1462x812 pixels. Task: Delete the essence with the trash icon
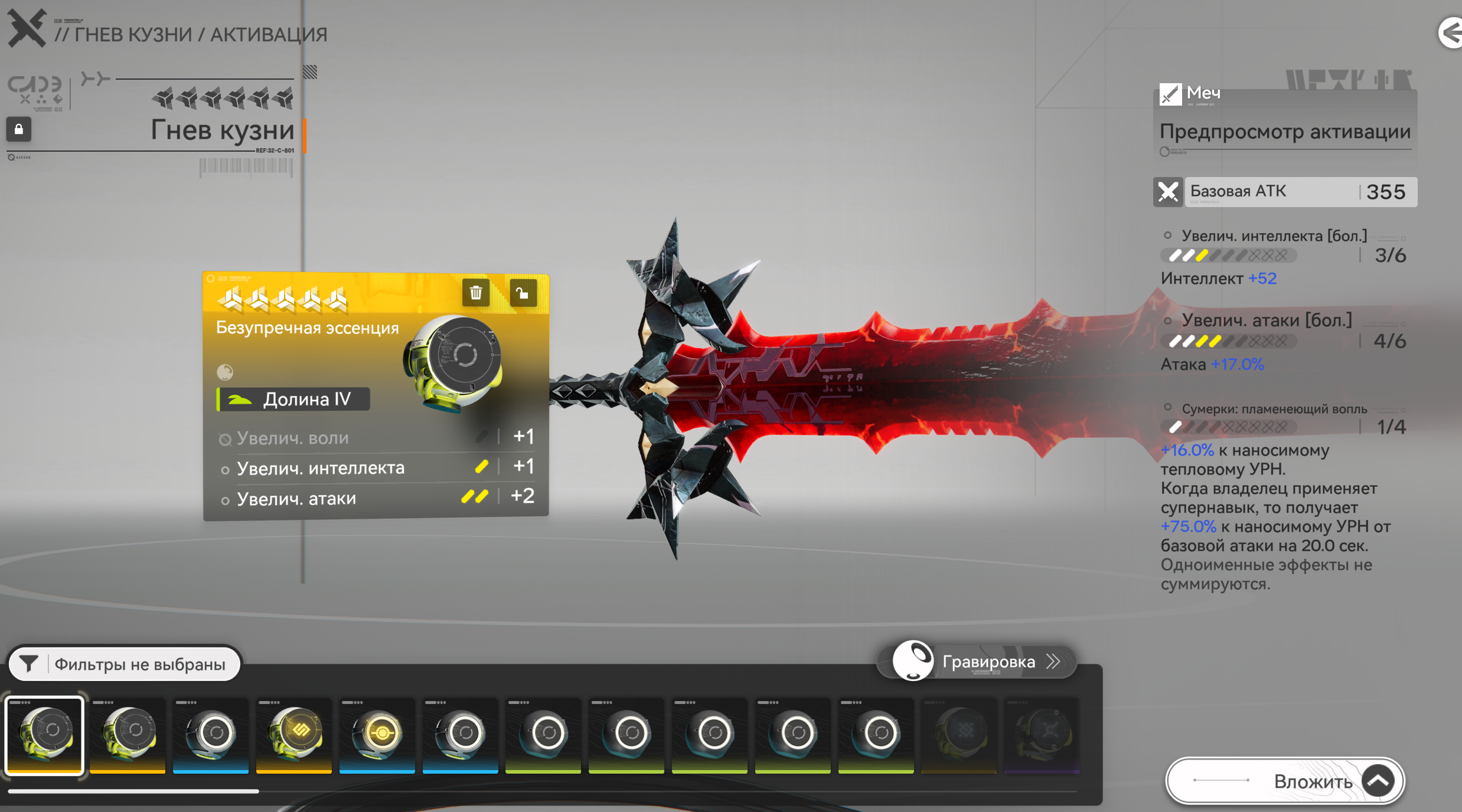point(476,293)
